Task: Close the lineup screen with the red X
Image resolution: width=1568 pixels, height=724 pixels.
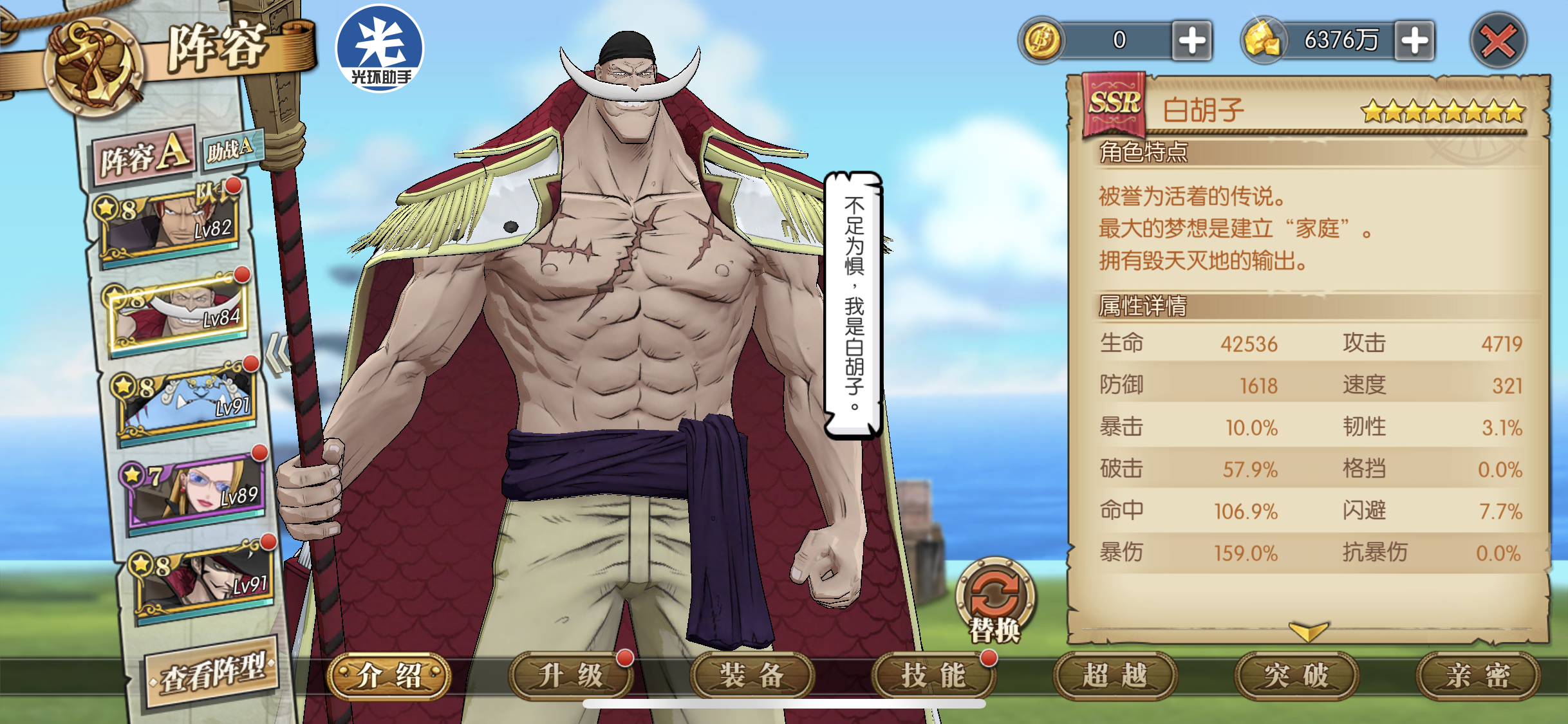Action: pyautogui.click(x=1498, y=41)
